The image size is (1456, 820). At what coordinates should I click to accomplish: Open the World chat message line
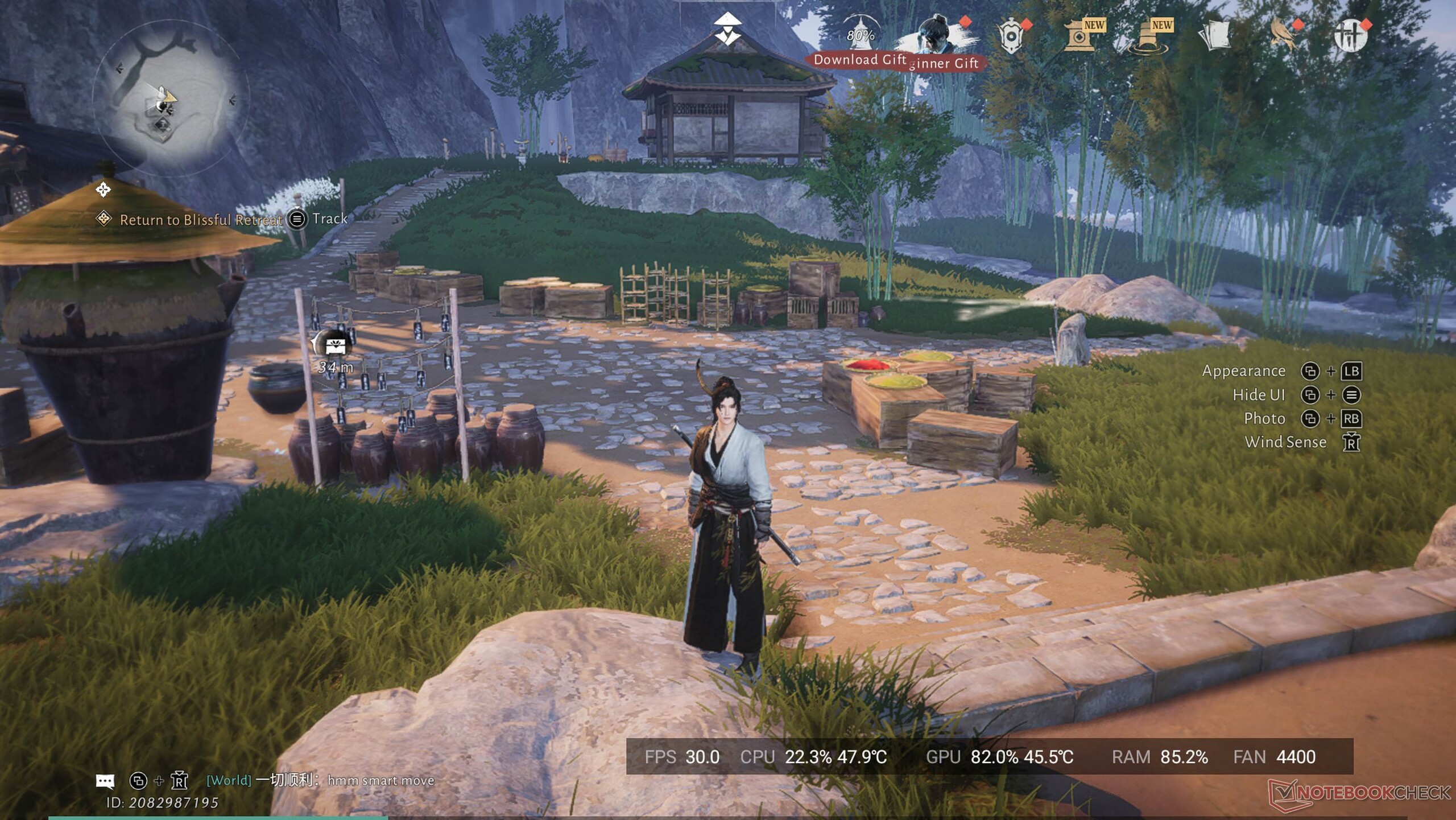pos(320,781)
